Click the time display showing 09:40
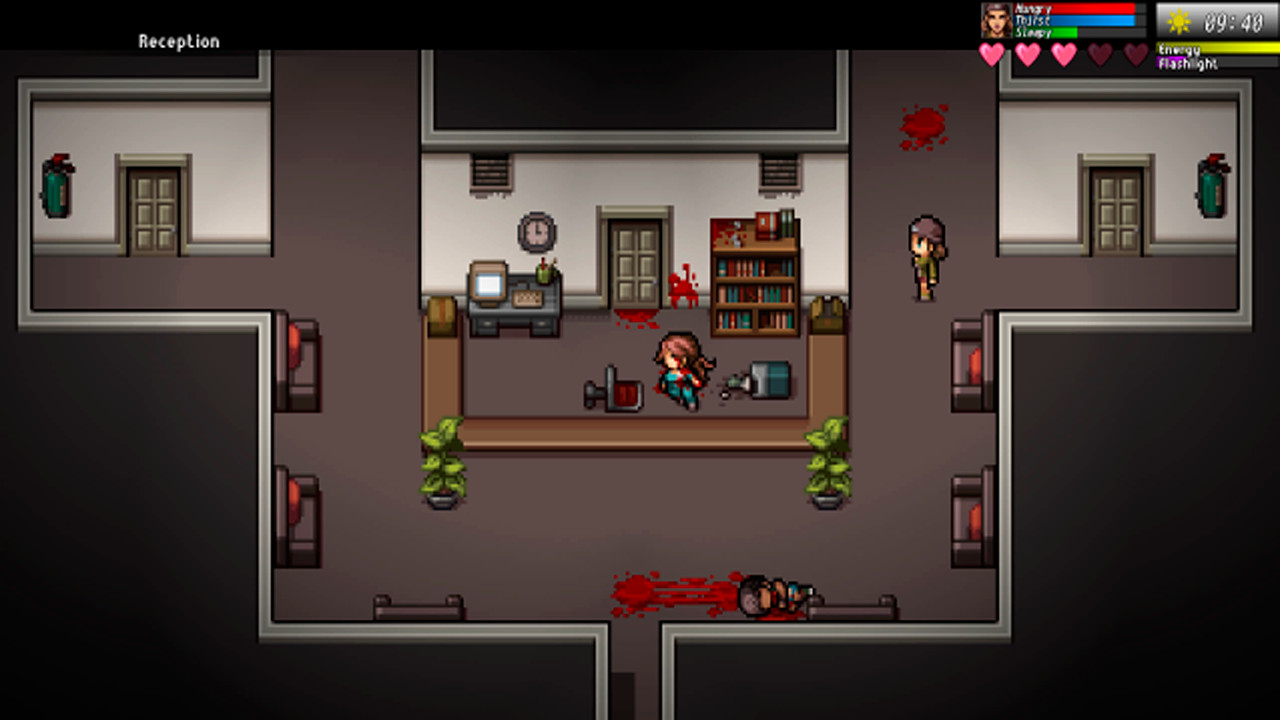Viewport: 1280px width, 720px height. coord(1234,21)
